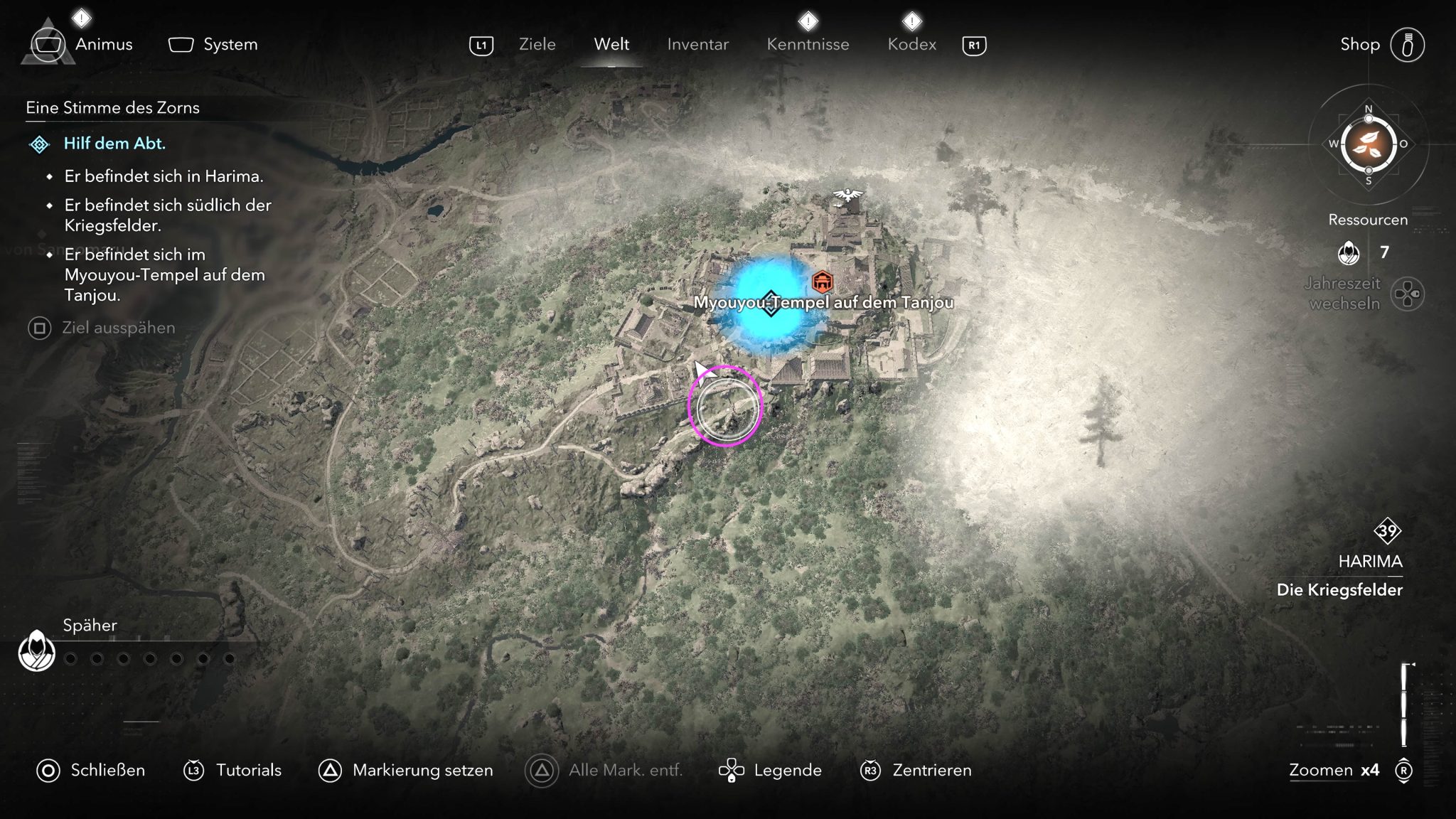Open the Kodex tab
The height and width of the screenshot is (819, 1456).
[911, 44]
